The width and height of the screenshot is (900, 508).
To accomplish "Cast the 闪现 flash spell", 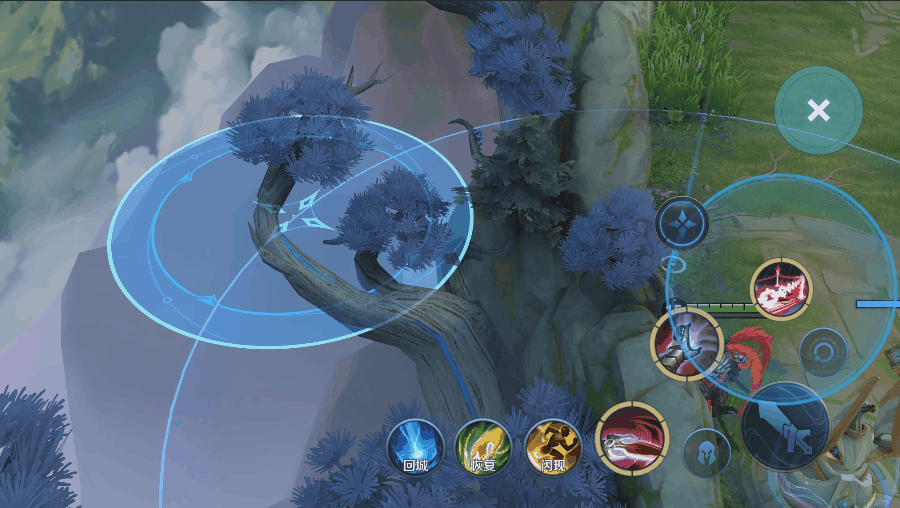I will [x=553, y=446].
